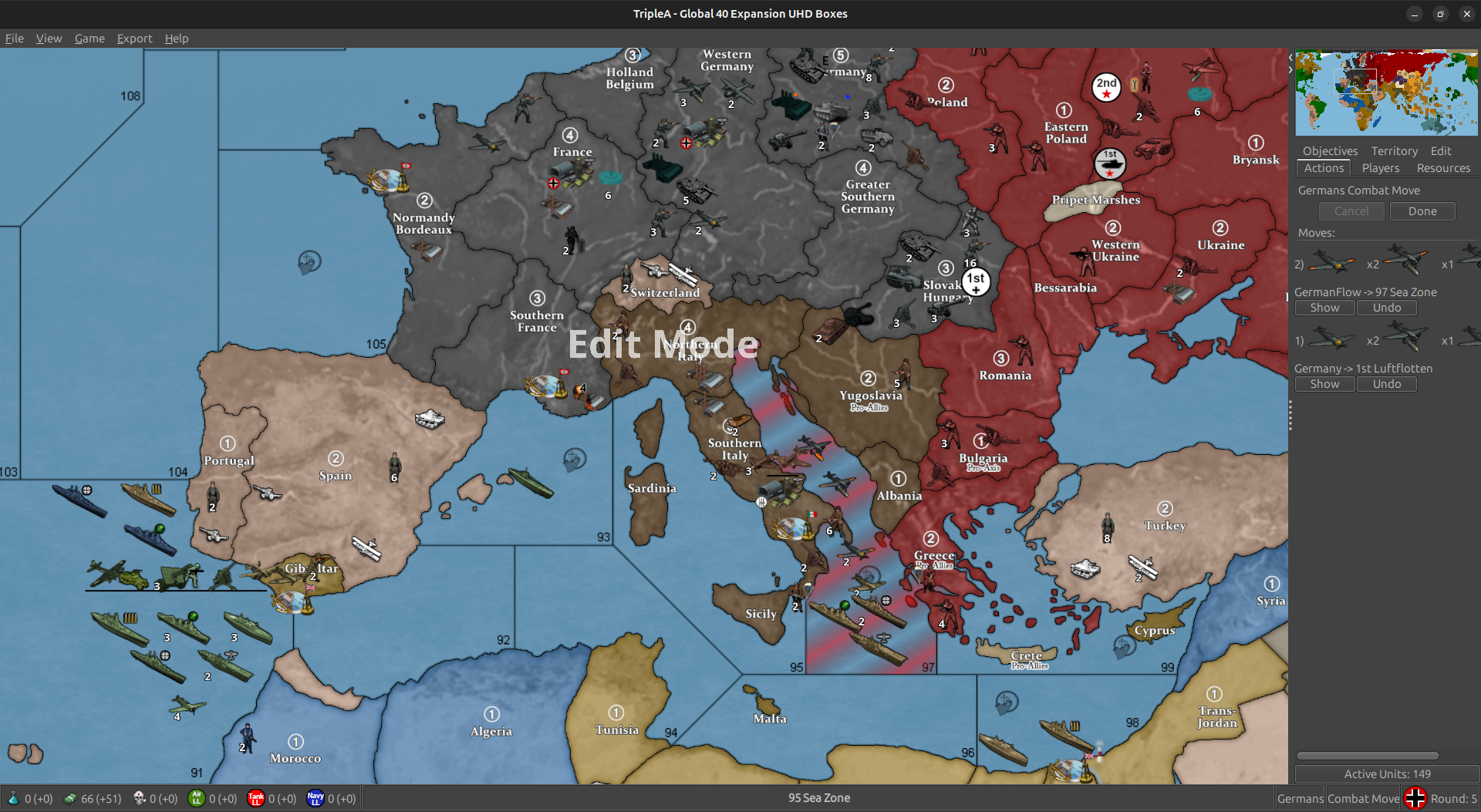Image resolution: width=1481 pixels, height=812 pixels.
Task: Click Done to finish combat move
Action: [1422, 211]
